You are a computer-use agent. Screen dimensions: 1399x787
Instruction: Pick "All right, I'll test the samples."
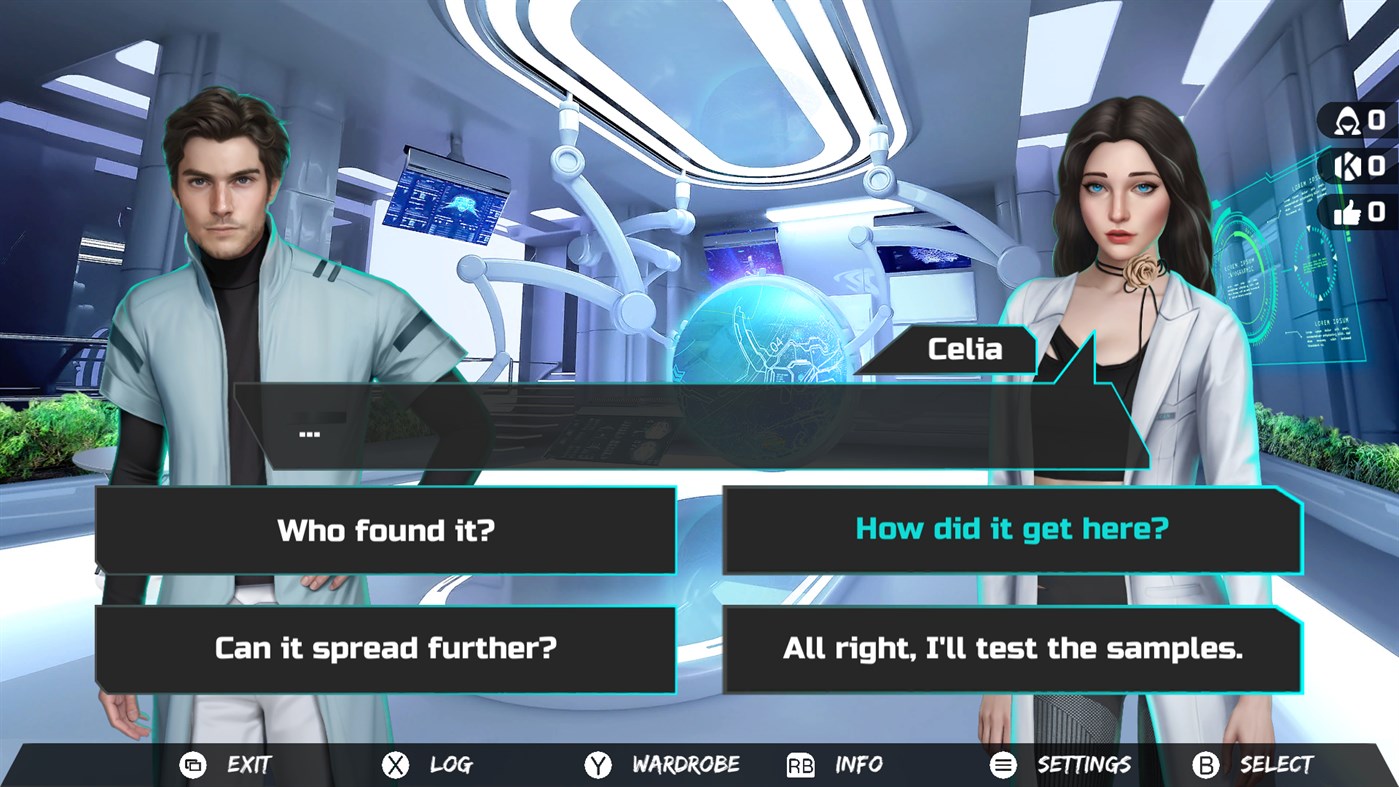(x=1010, y=649)
